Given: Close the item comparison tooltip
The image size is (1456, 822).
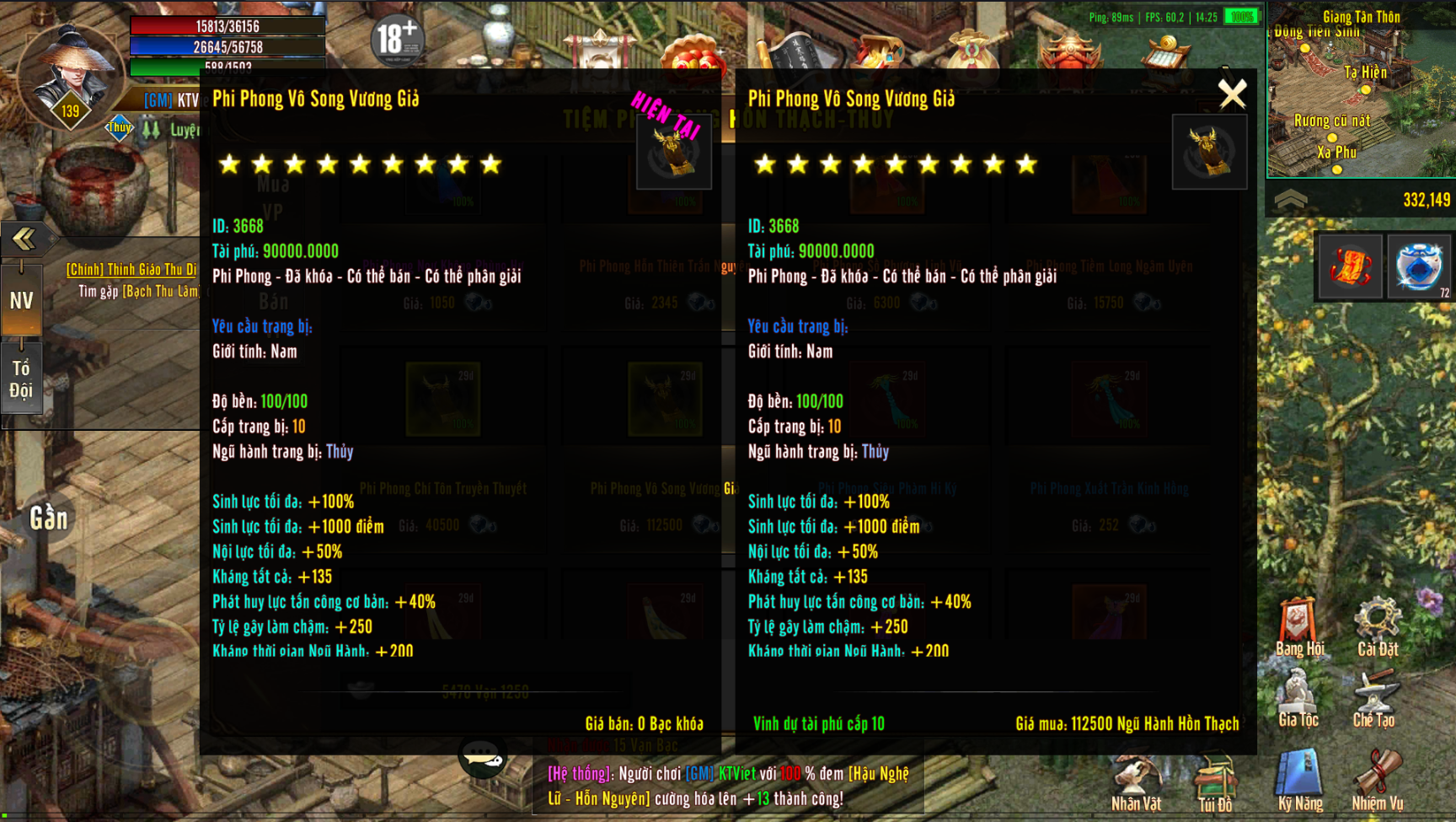Looking at the screenshot, I should [x=1232, y=94].
